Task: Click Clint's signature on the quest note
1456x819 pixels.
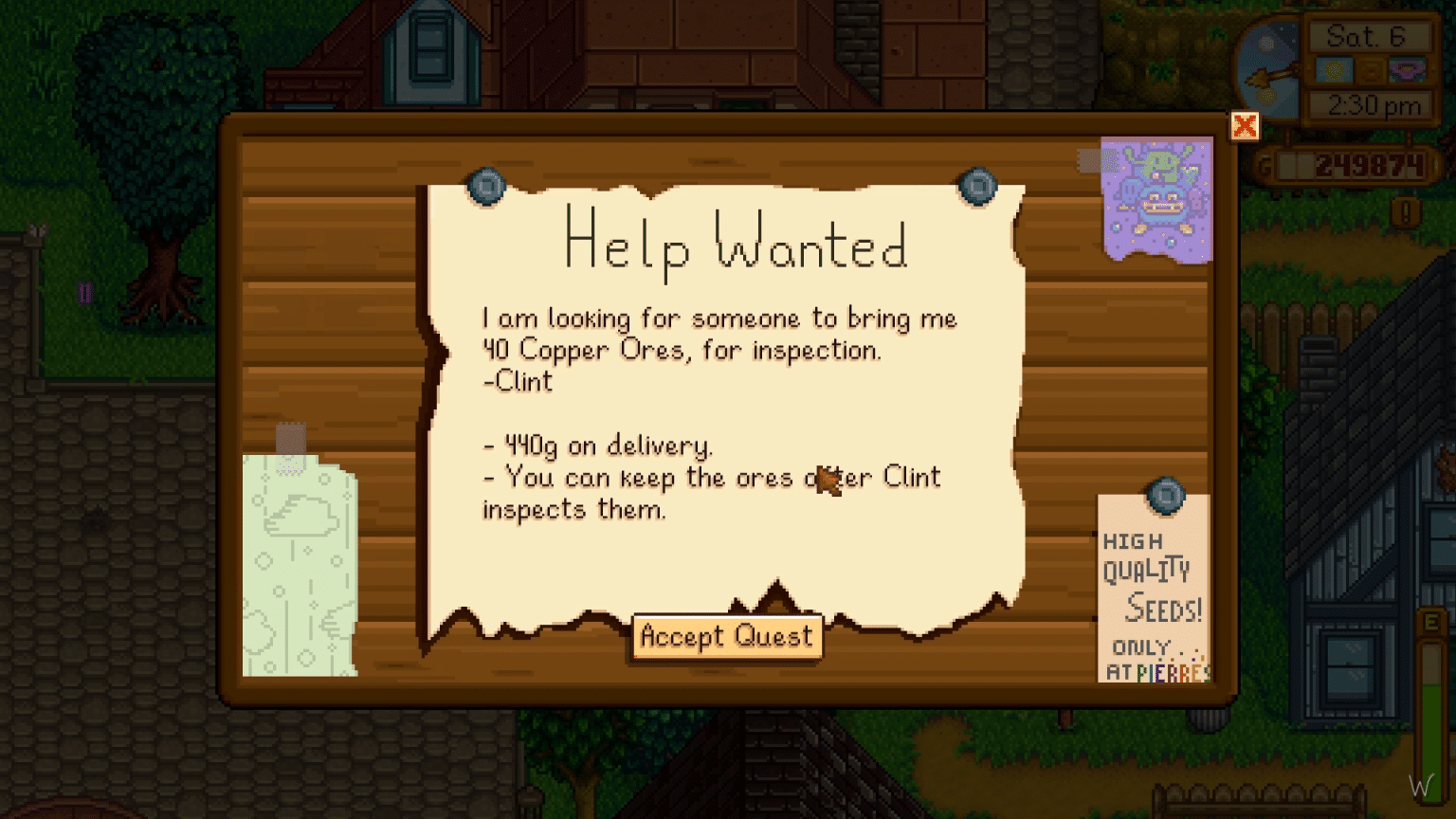Action: point(516,382)
